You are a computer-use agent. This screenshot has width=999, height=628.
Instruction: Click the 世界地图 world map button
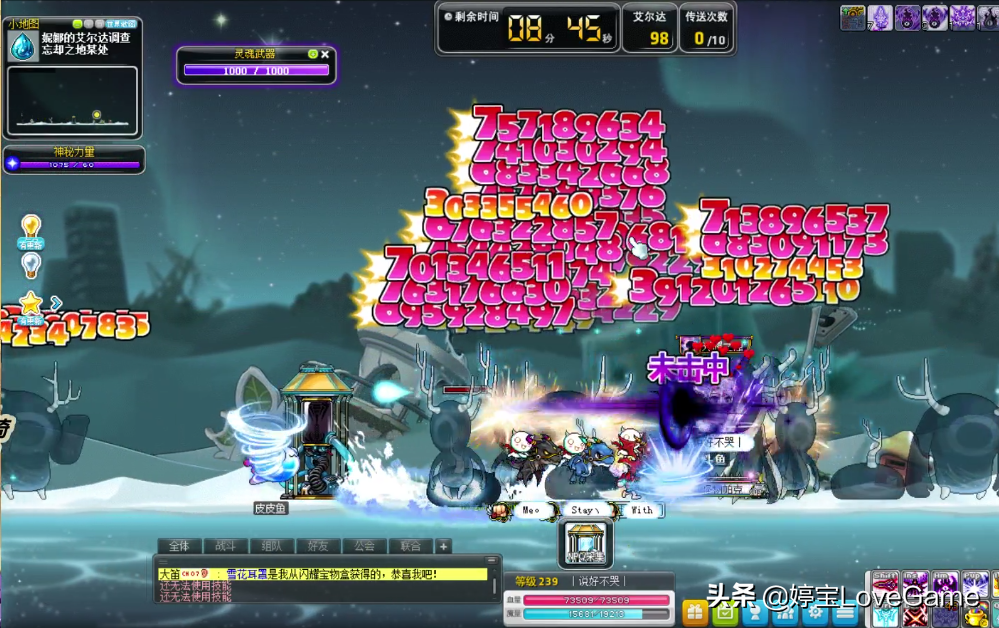(121, 24)
